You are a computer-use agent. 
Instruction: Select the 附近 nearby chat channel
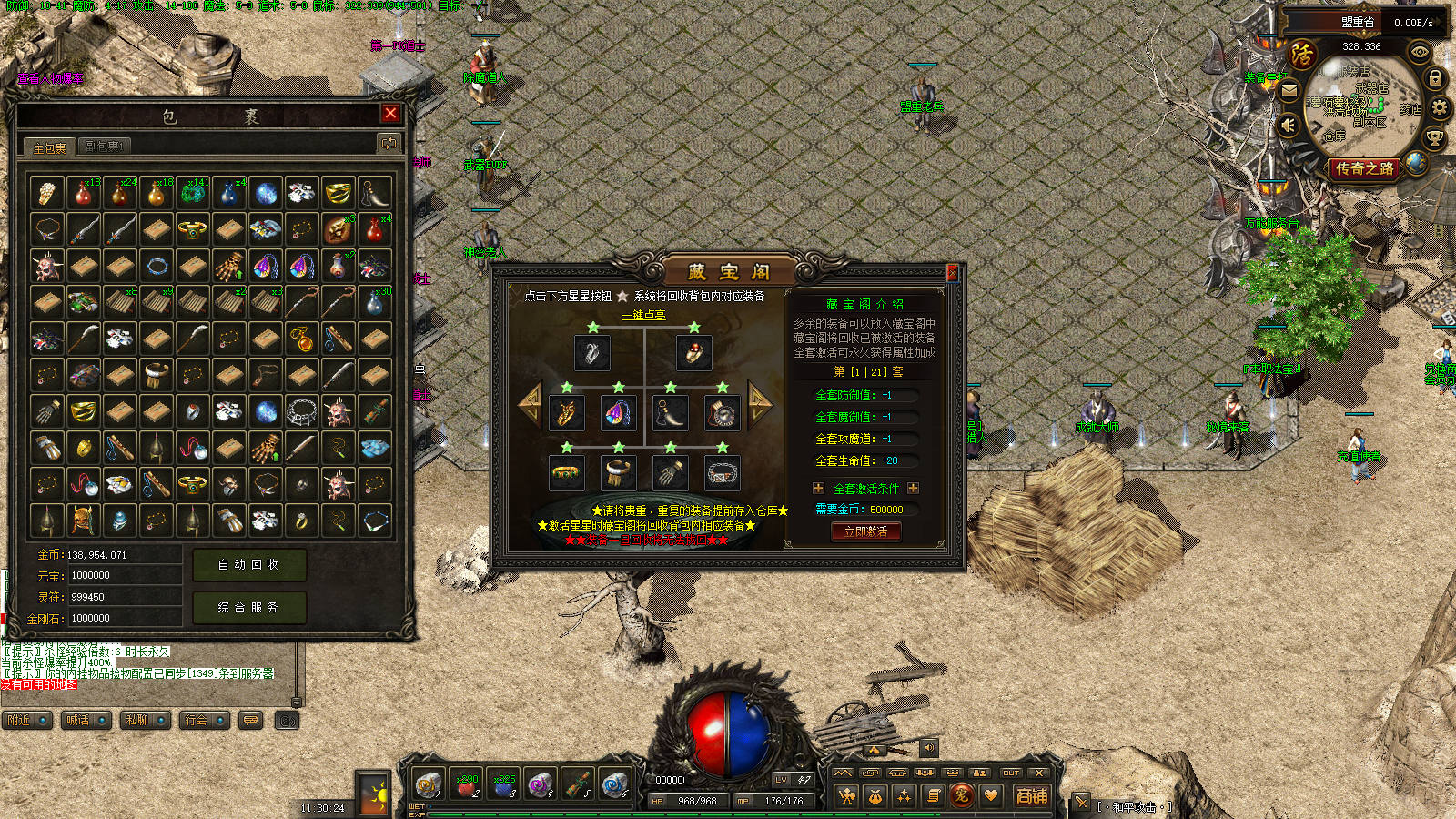point(25,720)
